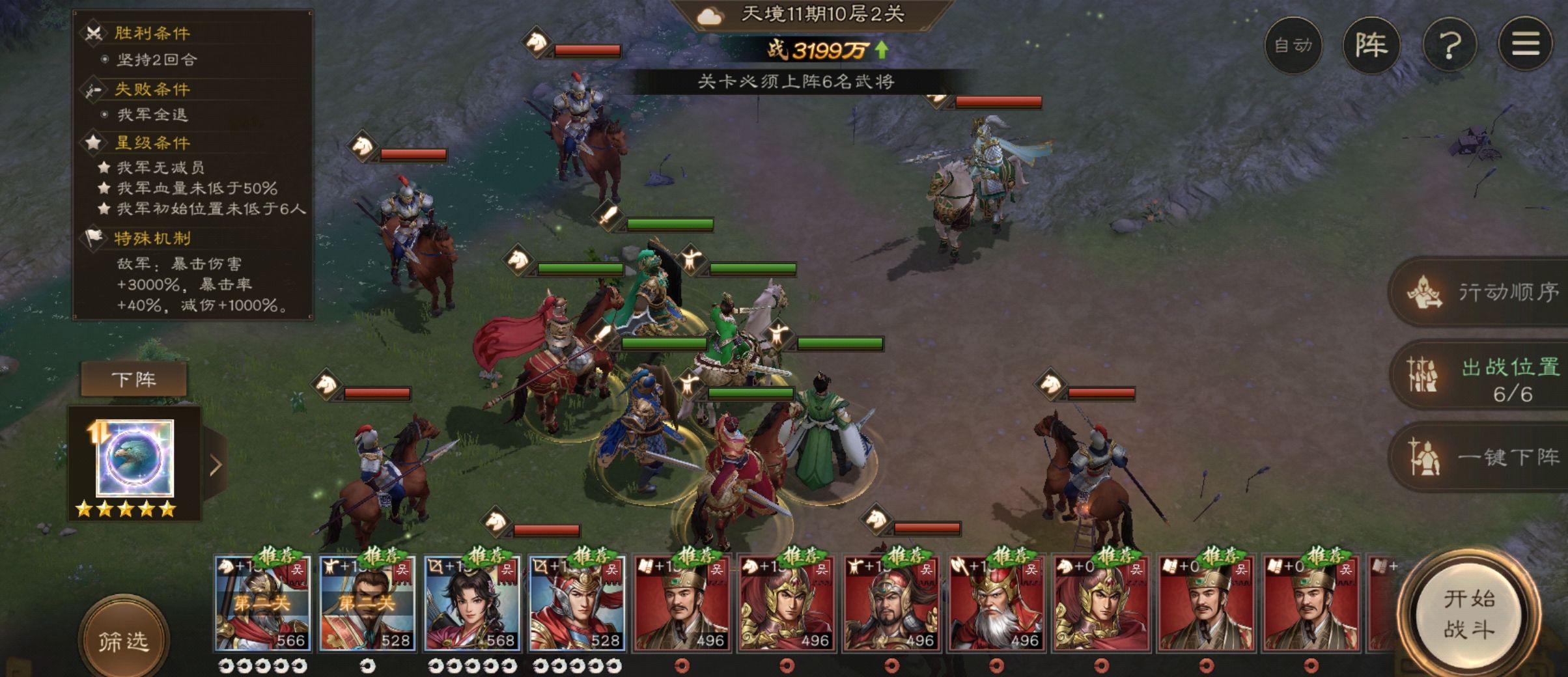1568x677 pixels.
Task: Toggle 自动 auto battle mode
Action: click(x=1293, y=45)
